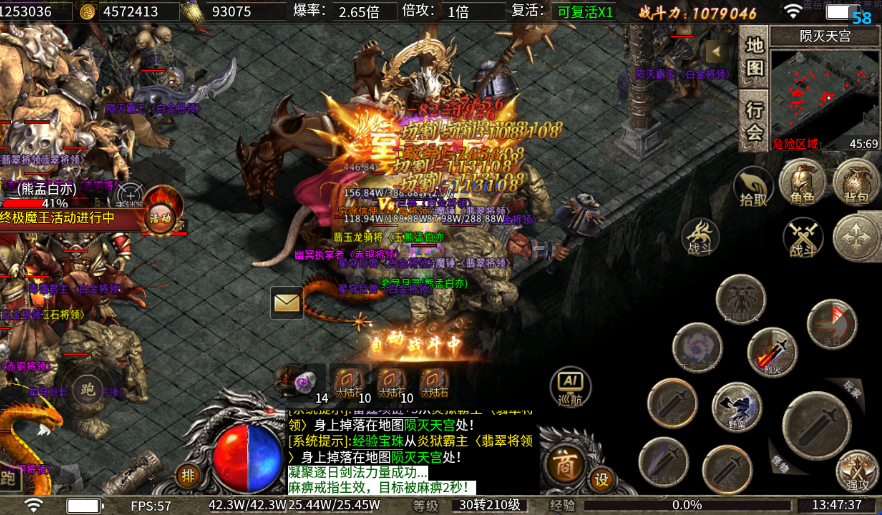Open the 设 settings button

click(x=601, y=479)
